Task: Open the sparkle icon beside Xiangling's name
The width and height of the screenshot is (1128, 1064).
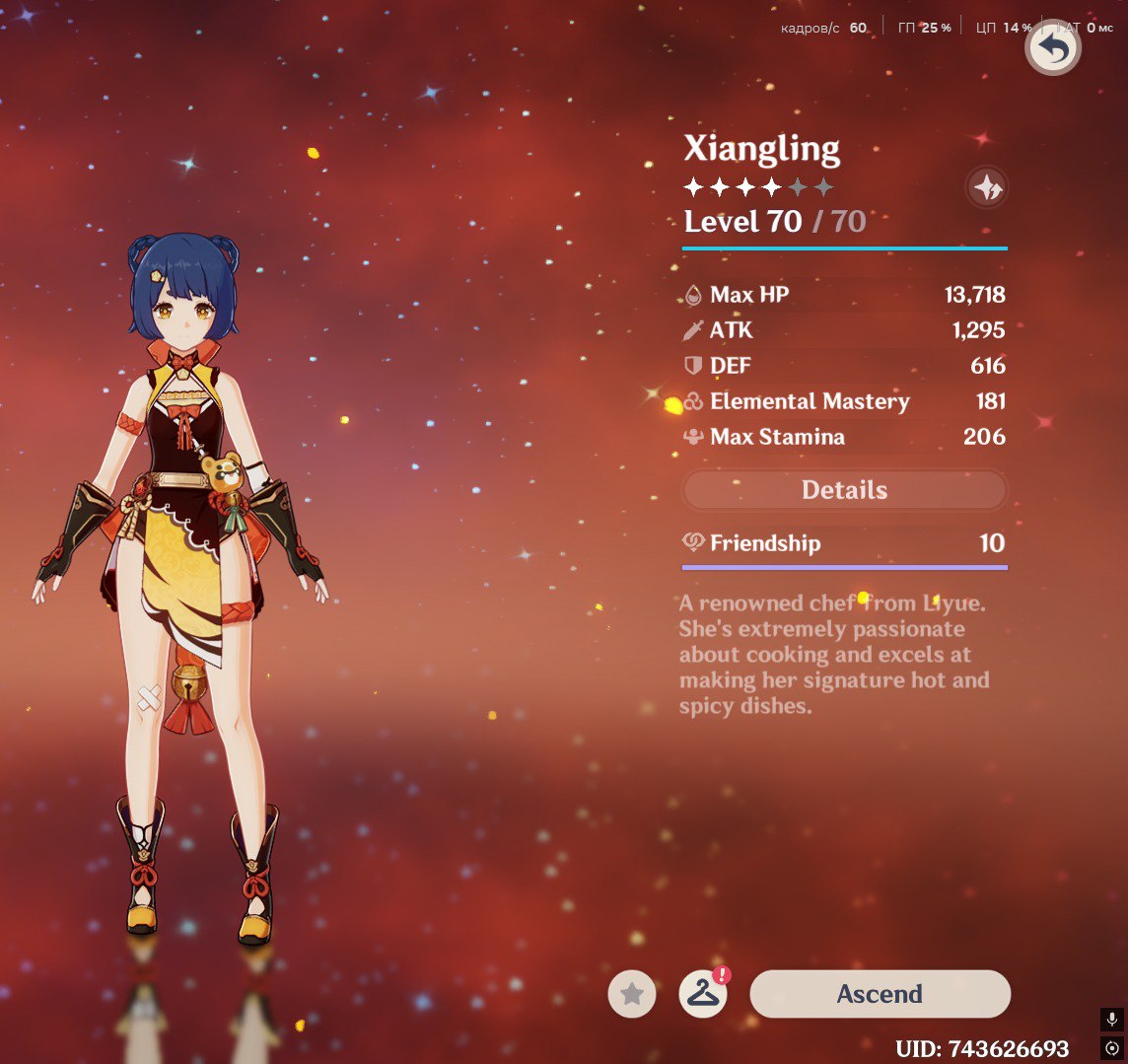Action: click(987, 186)
